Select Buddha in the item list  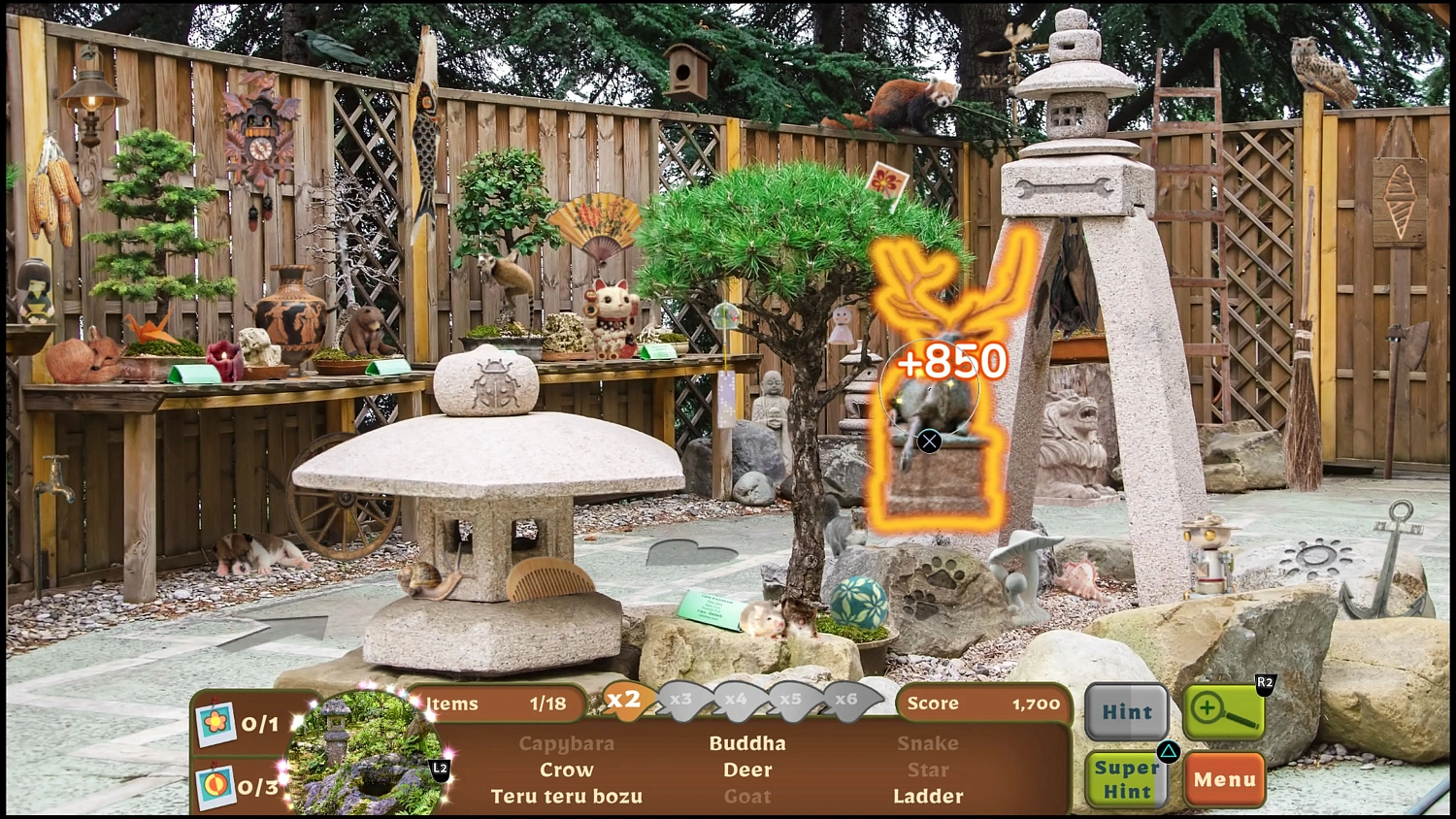[747, 743]
